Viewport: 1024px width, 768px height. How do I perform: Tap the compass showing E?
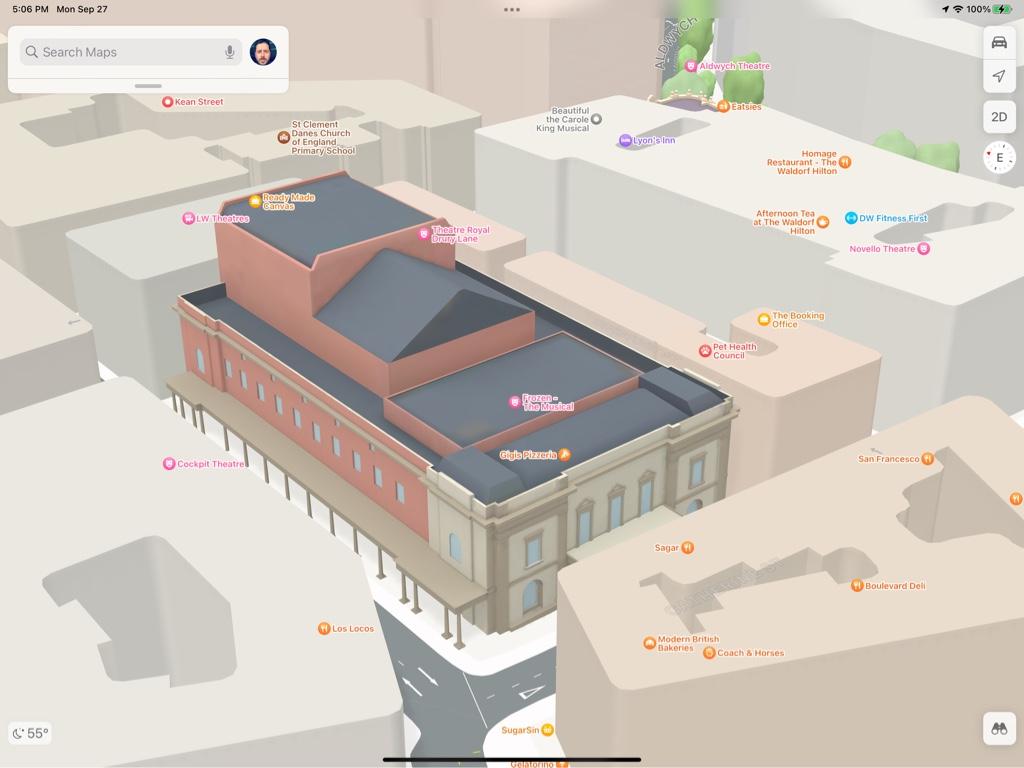point(999,158)
